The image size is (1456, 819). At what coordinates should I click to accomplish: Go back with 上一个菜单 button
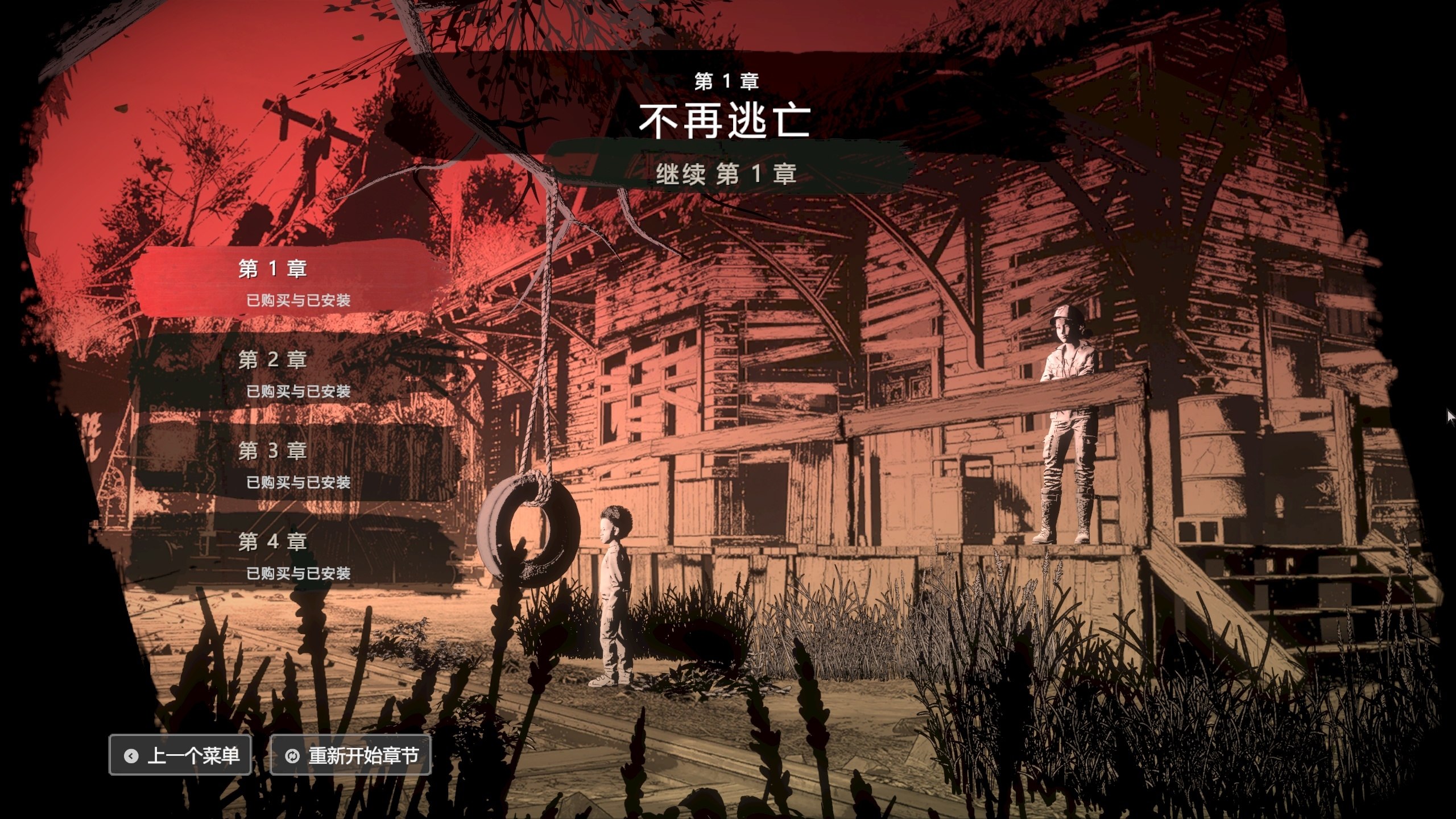point(180,755)
